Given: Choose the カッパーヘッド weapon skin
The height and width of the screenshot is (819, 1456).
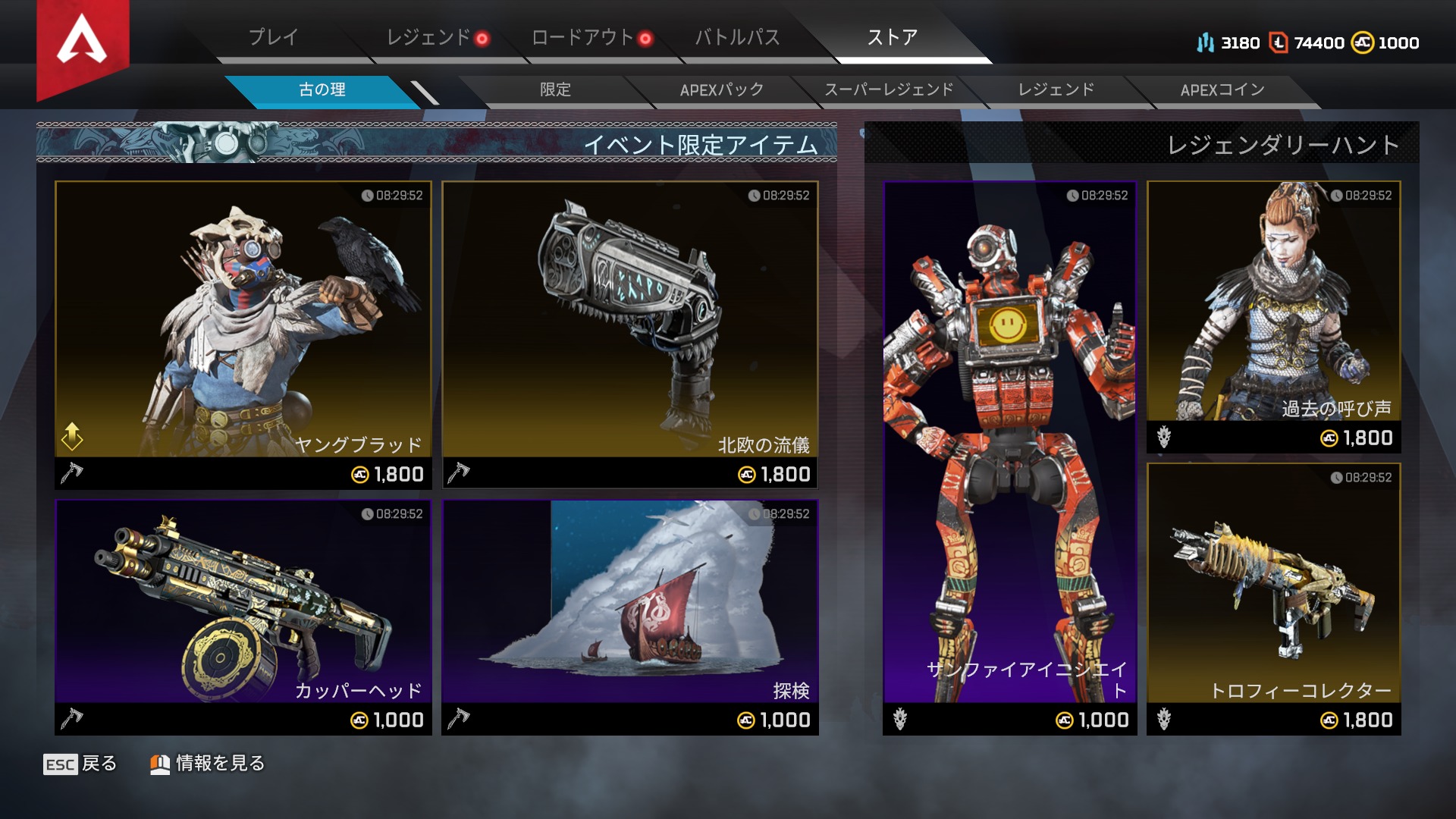Looking at the screenshot, I should [x=243, y=616].
